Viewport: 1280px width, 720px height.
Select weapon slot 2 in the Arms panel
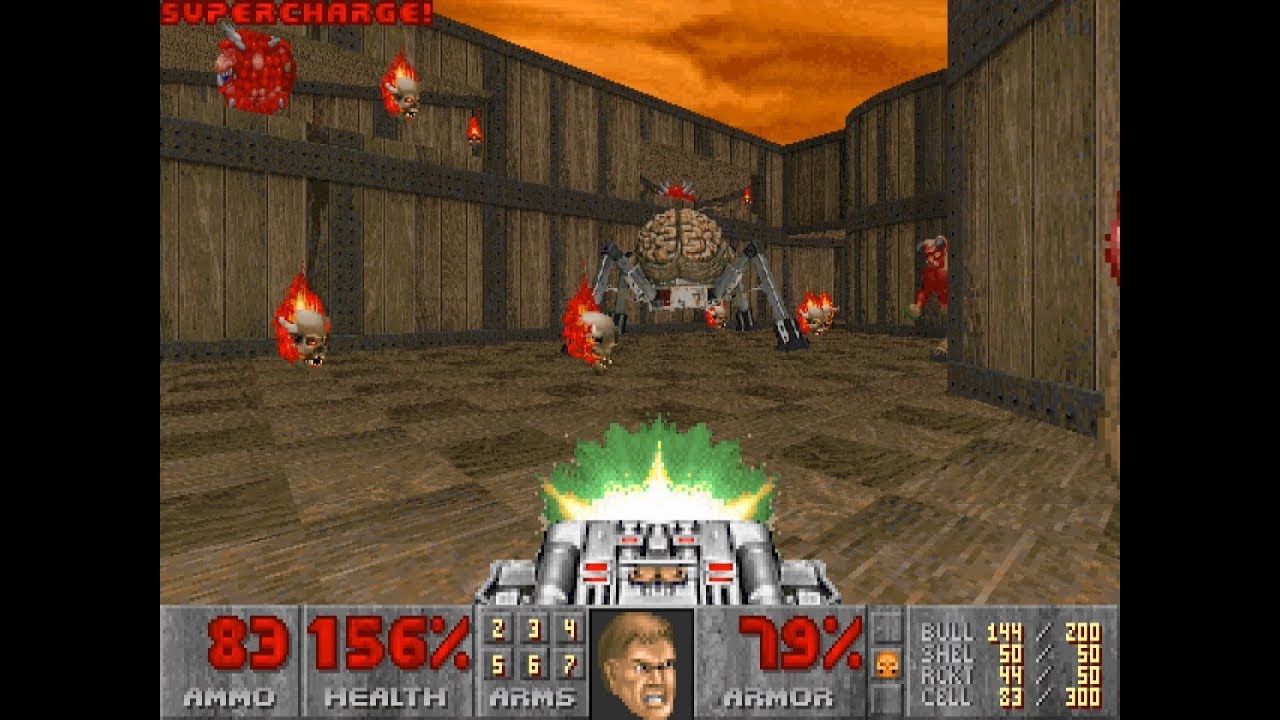497,630
